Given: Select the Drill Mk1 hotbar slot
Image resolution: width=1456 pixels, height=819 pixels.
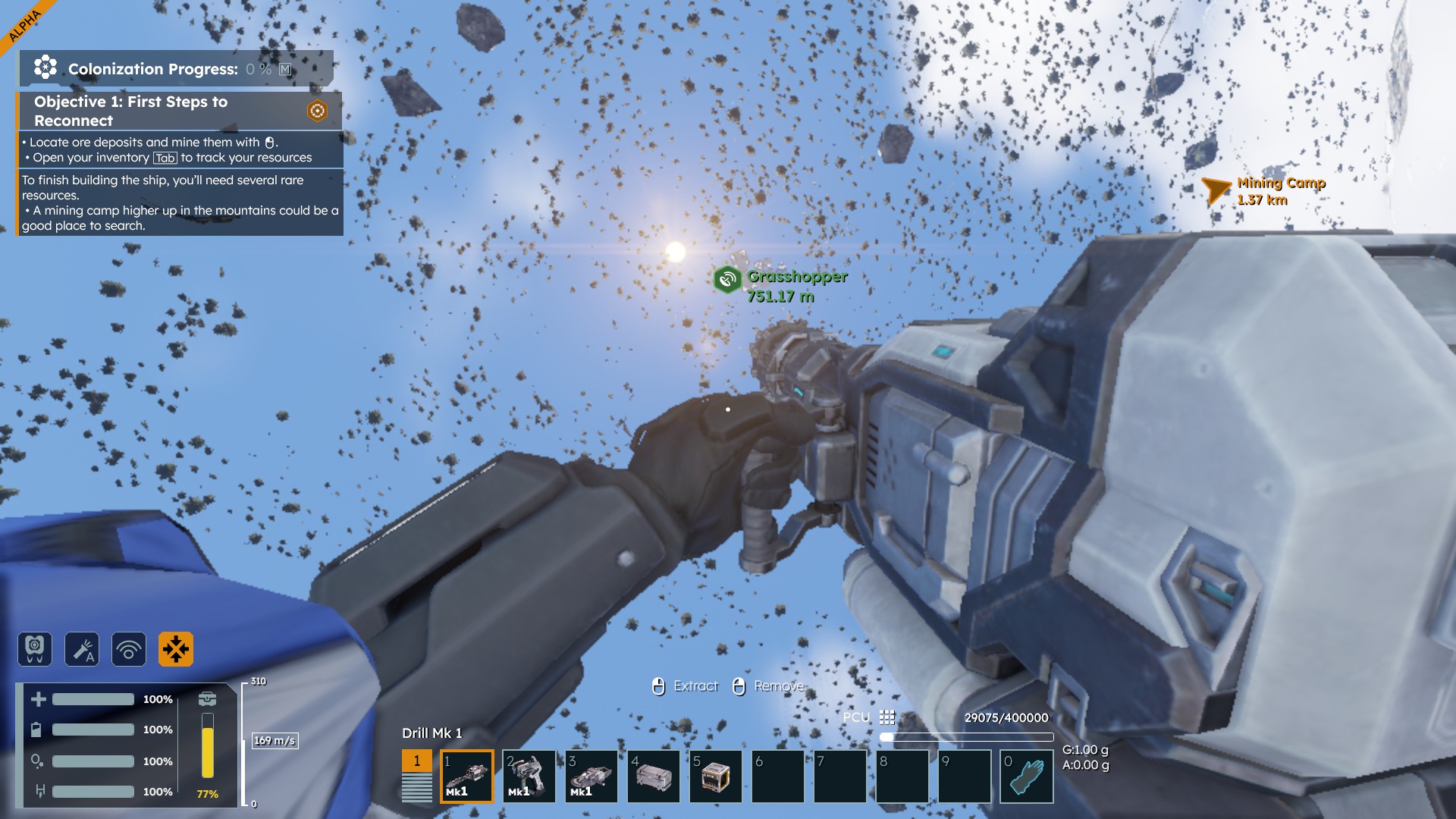Looking at the screenshot, I should tap(466, 776).
